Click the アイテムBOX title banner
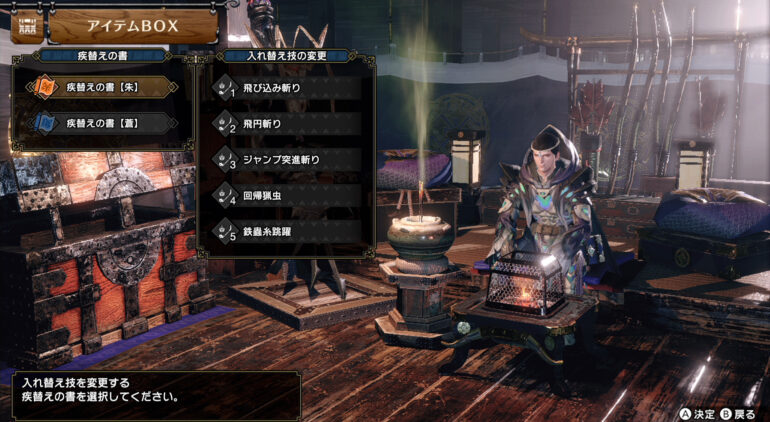 click(132, 27)
